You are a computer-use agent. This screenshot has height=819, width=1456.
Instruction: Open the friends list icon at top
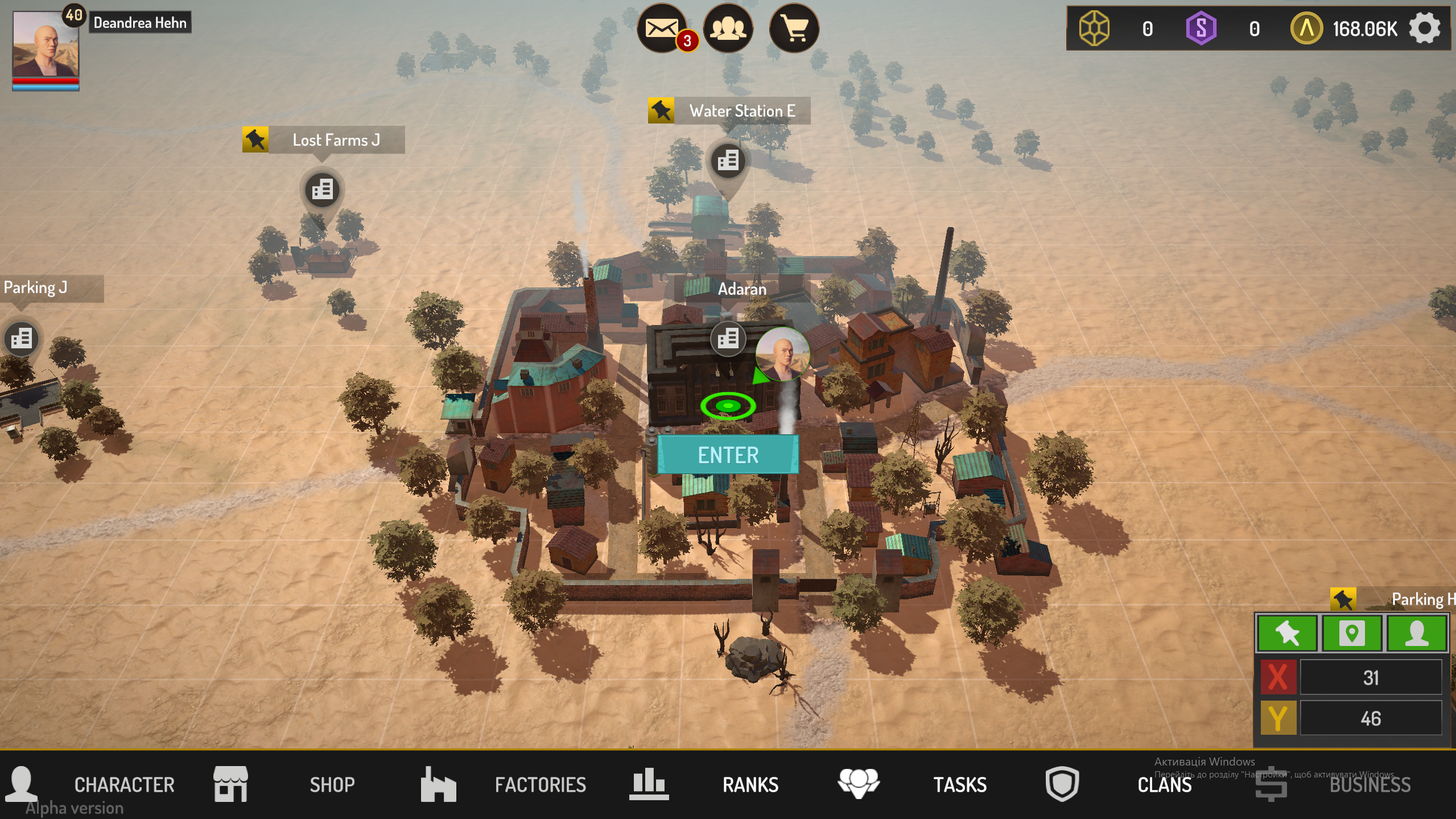729,28
